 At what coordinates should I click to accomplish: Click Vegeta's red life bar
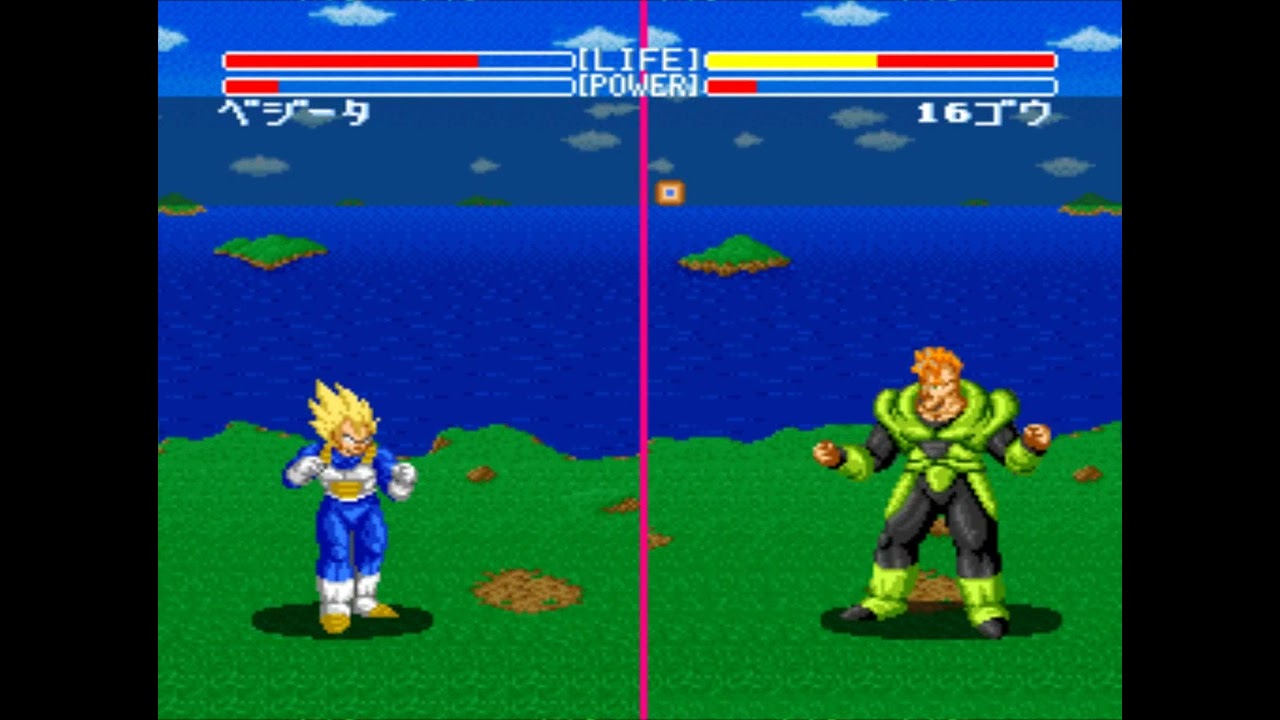click(x=350, y=60)
